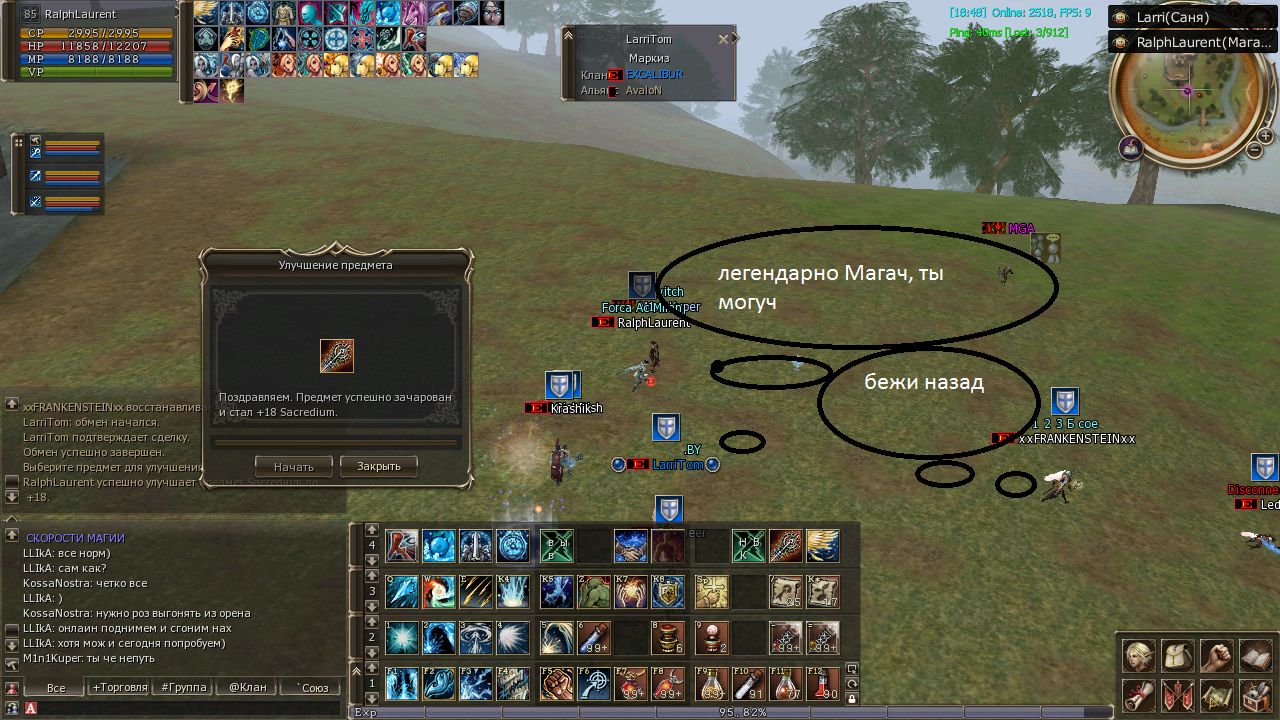The height and width of the screenshot is (720, 1280).
Task: Switch to the #Группа chat tab
Action: tap(184, 688)
